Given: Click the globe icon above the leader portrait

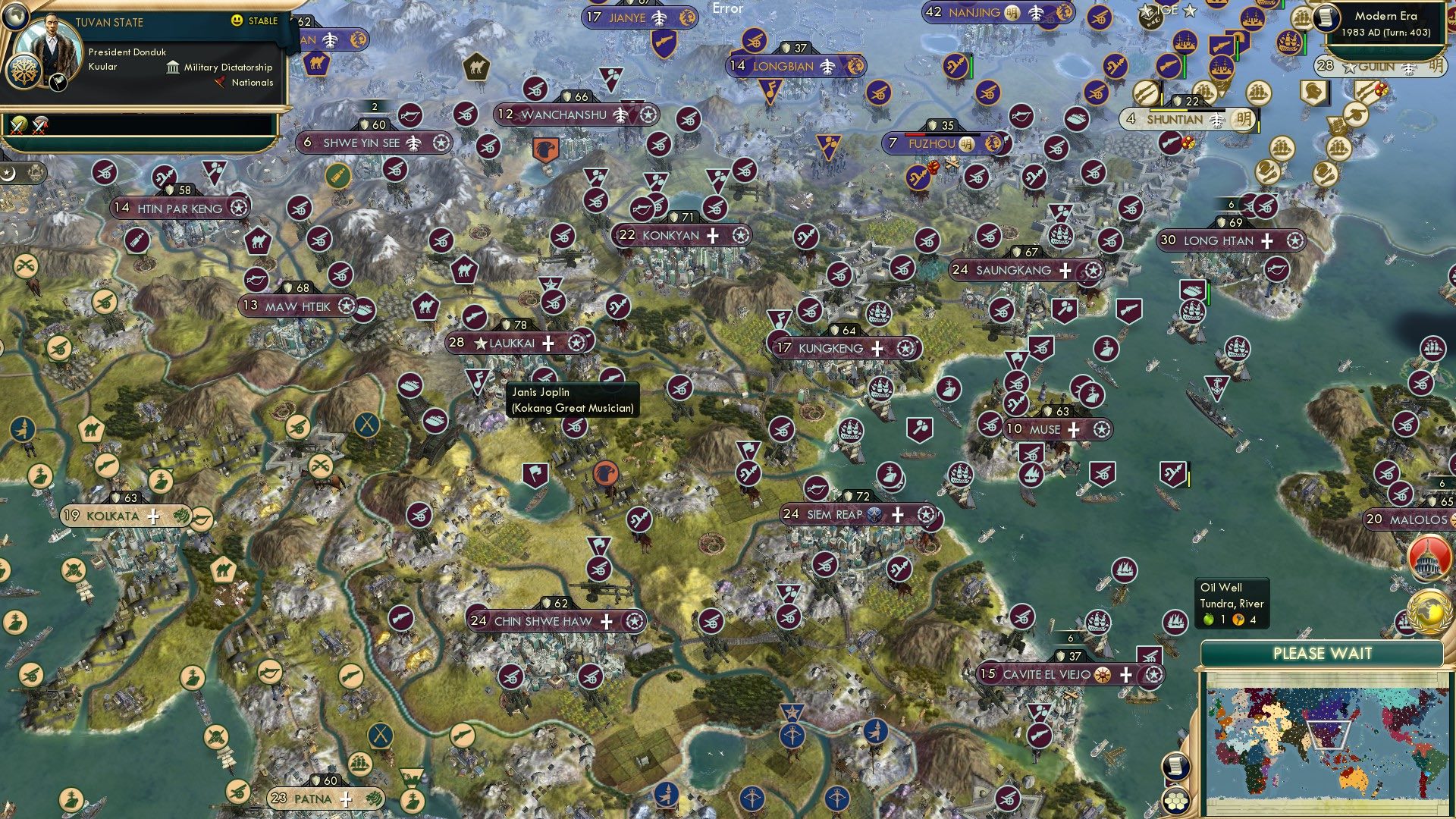Looking at the screenshot, I should pyautogui.click(x=17, y=17).
